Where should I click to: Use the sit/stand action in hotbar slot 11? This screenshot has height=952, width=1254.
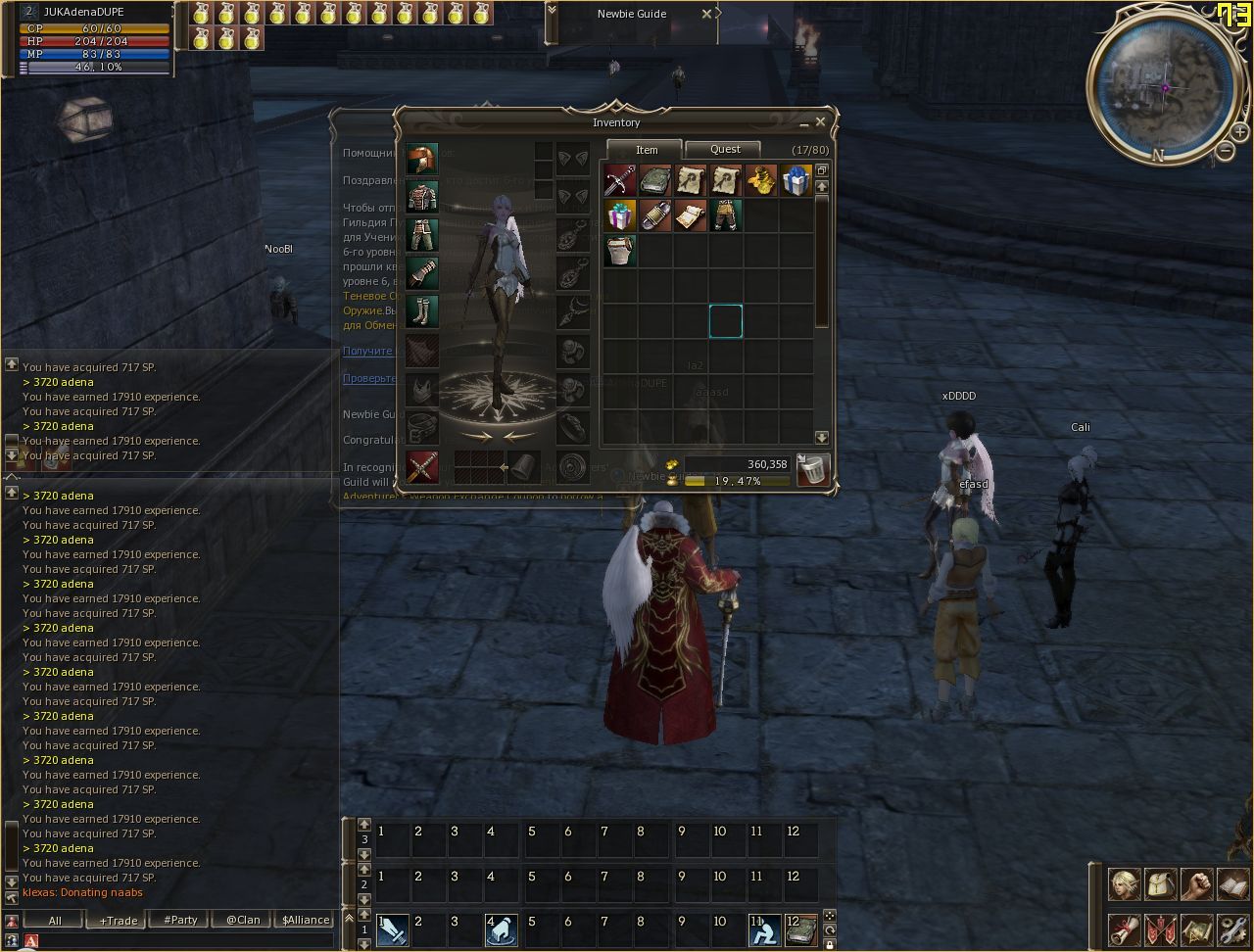(x=765, y=929)
